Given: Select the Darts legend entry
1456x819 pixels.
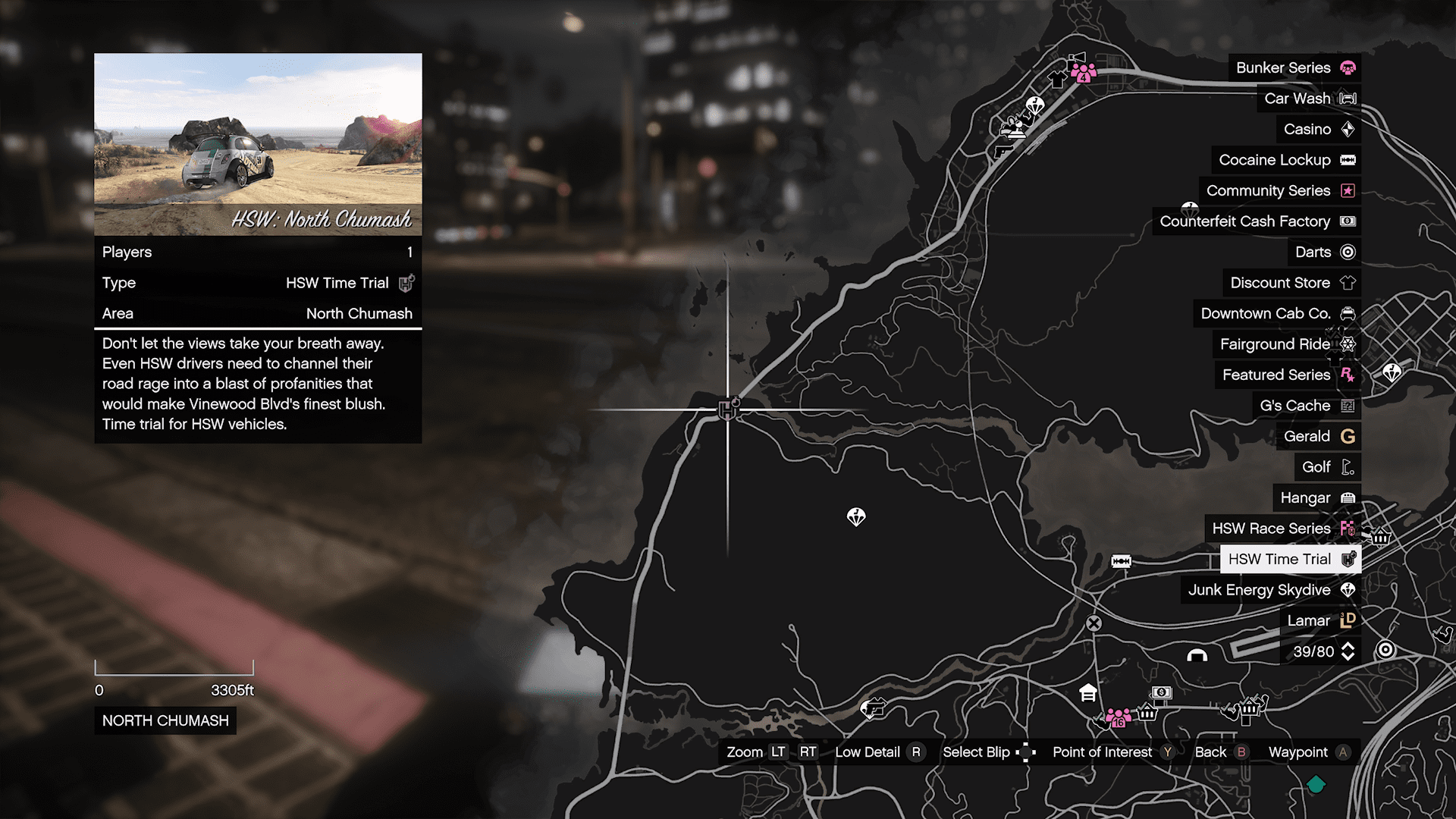Looking at the screenshot, I should pos(1323,252).
